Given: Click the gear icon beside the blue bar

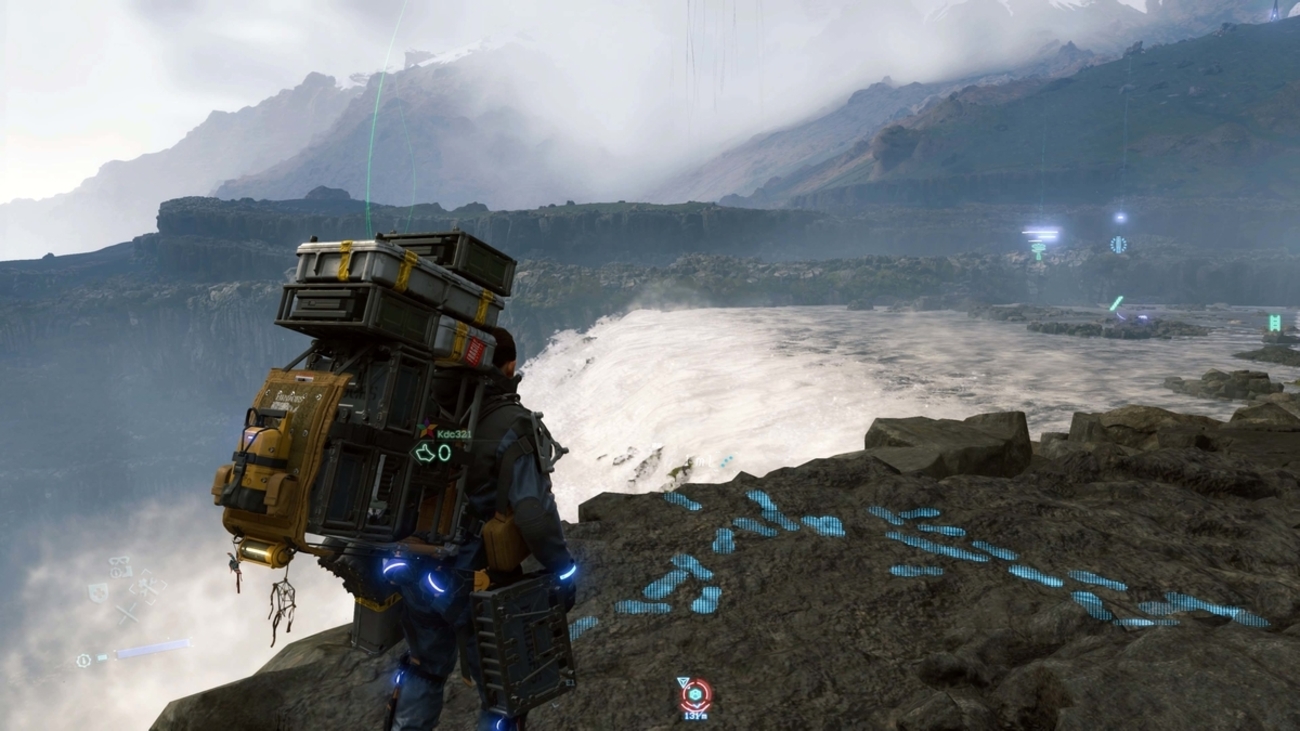Looking at the screenshot, I should coord(85,660).
